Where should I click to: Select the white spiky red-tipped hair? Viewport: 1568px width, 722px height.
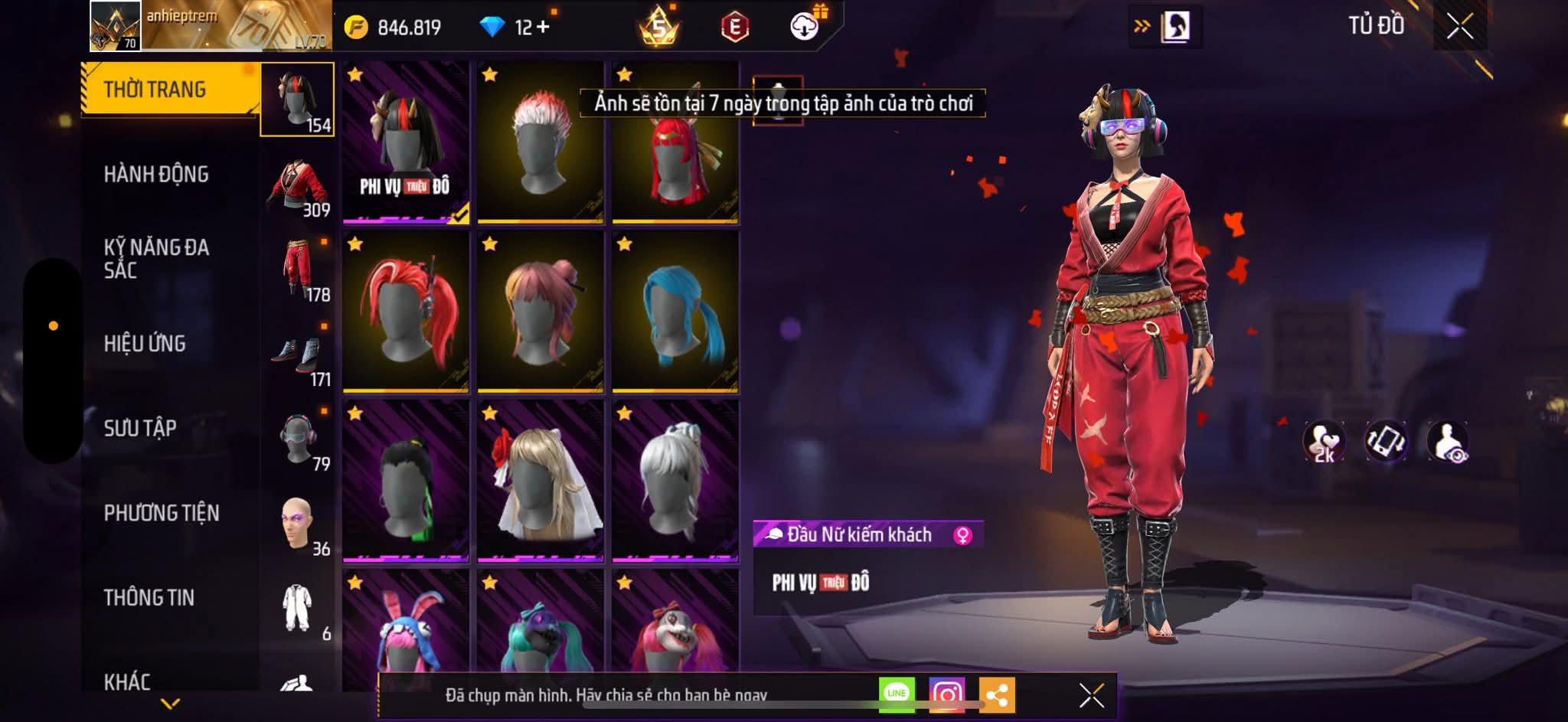pyautogui.click(x=540, y=143)
